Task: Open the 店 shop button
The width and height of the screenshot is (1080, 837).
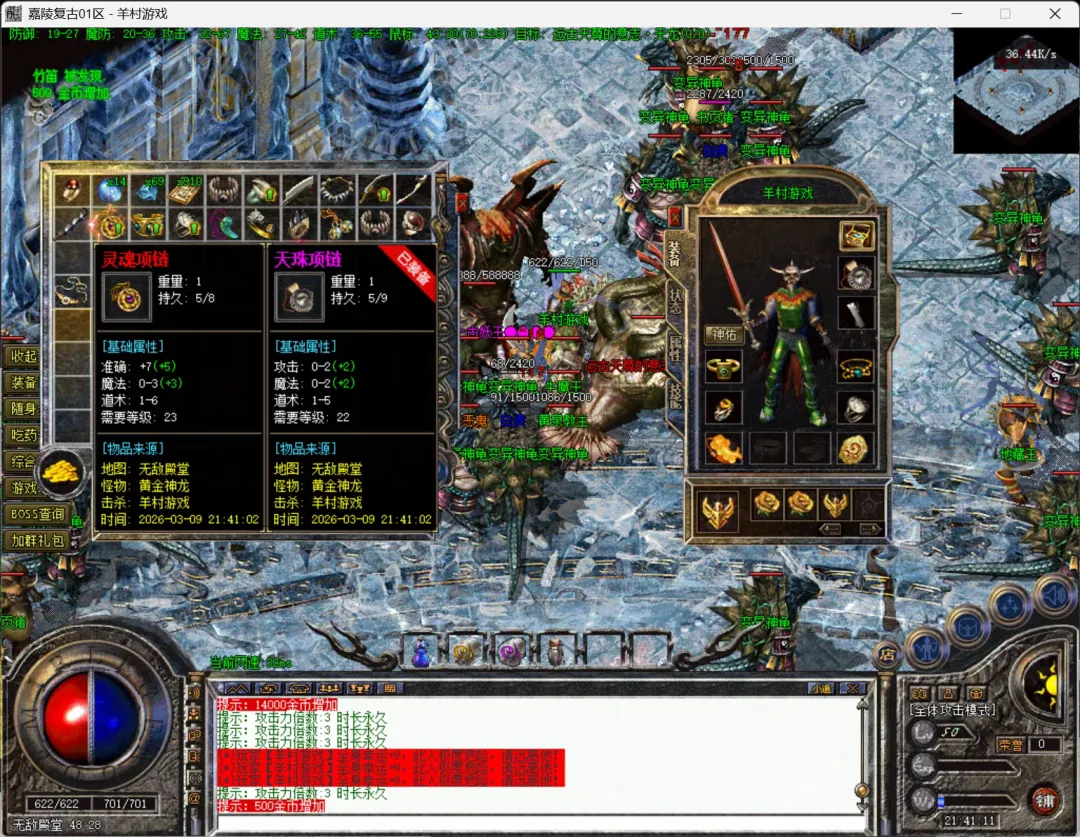Action: click(x=886, y=654)
